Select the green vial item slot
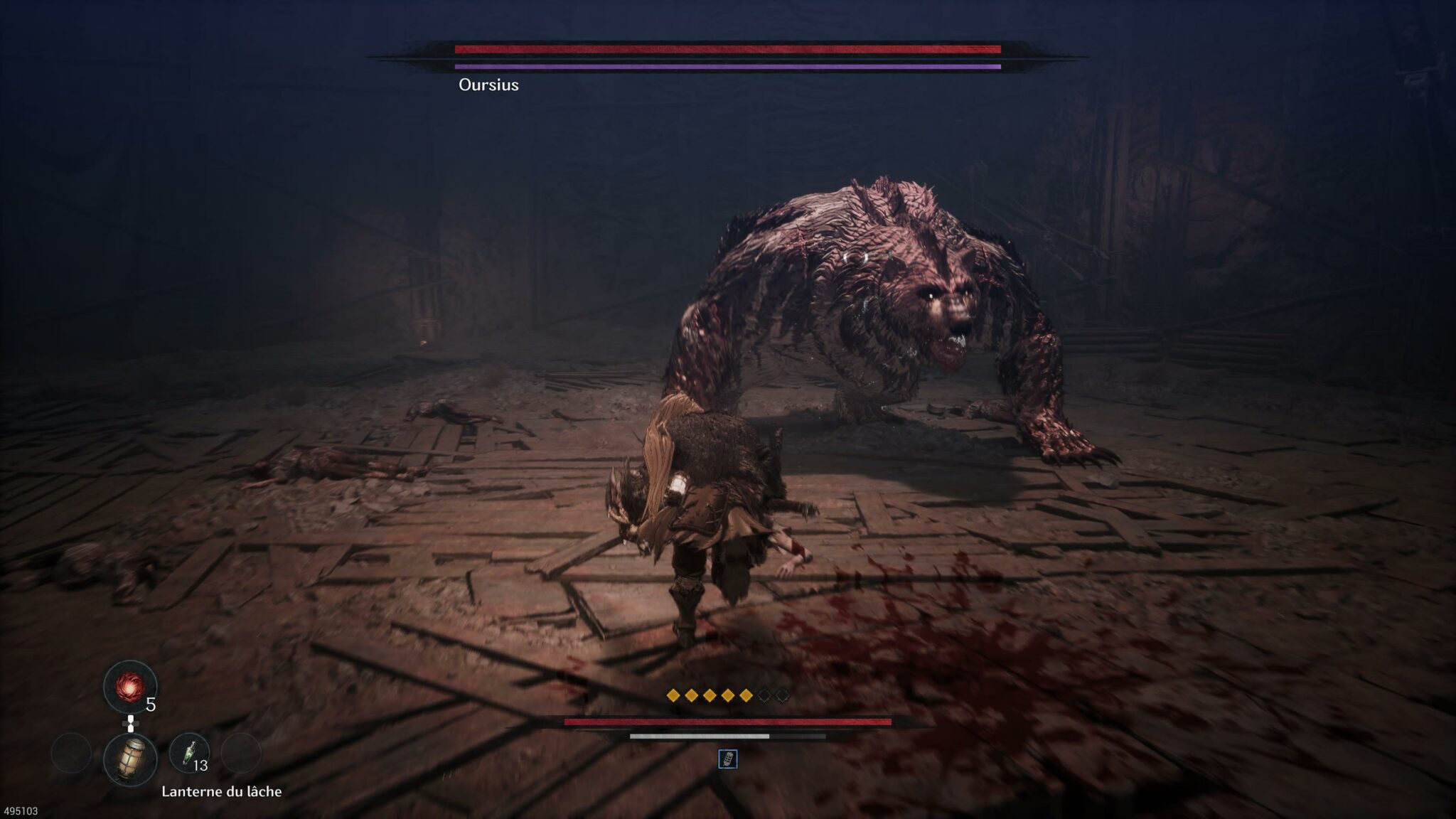 click(x=189, y=753)
